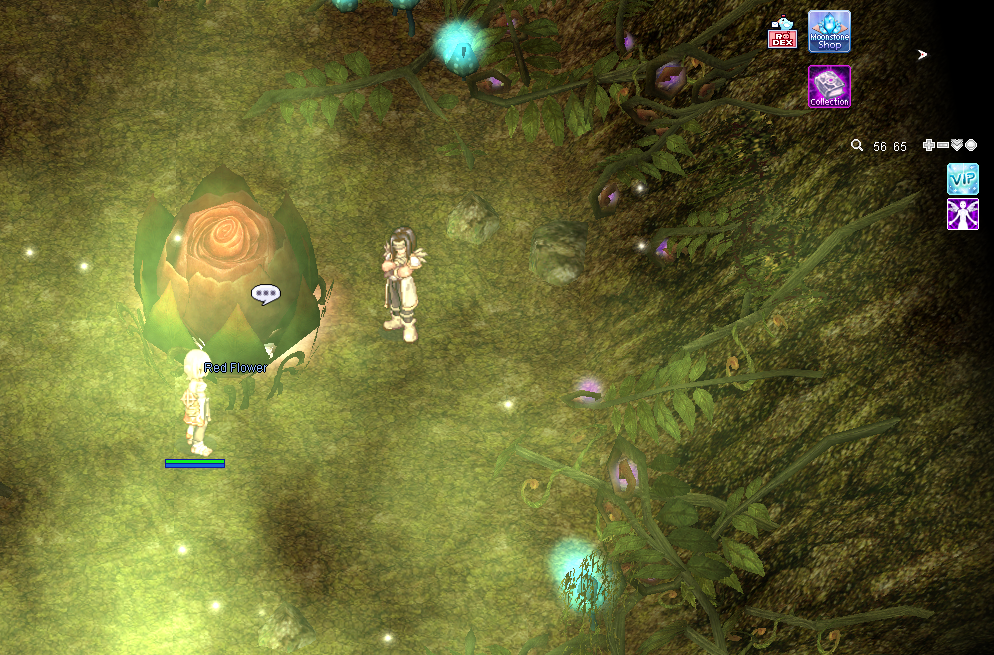Image resolution: width=994 pixels, height=655 pixels.
Task: Zoom in the minimap with plus button
Action: 929,145
